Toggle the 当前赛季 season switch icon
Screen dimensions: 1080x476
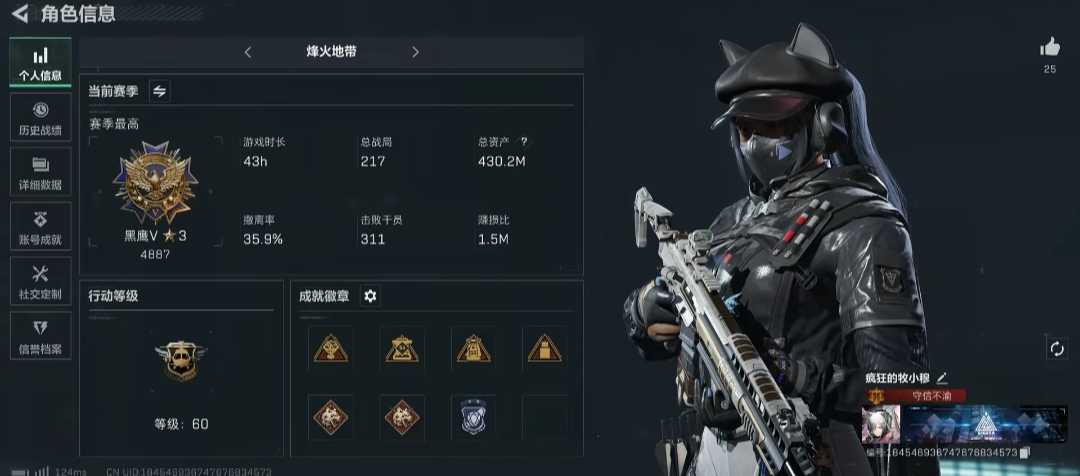pyautogui.click(x=159, y=91)
